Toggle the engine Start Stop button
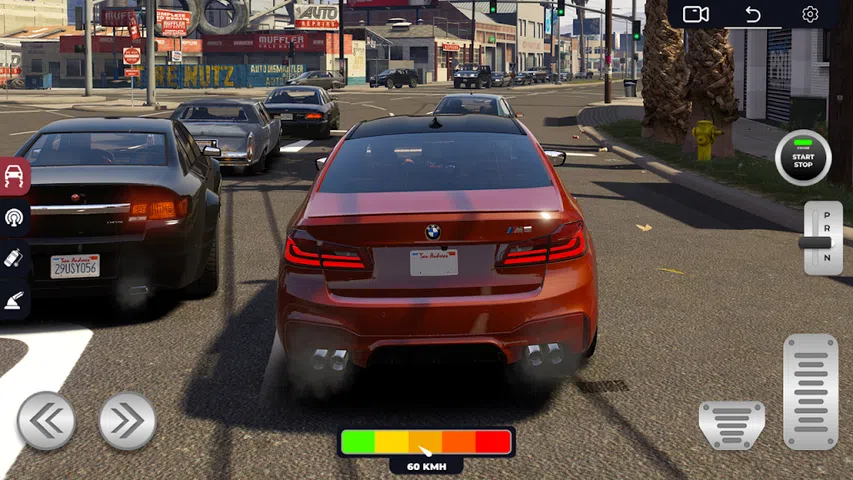Image resolution: width=853 pixels, height=480 pixels. [x=803, y=158]
